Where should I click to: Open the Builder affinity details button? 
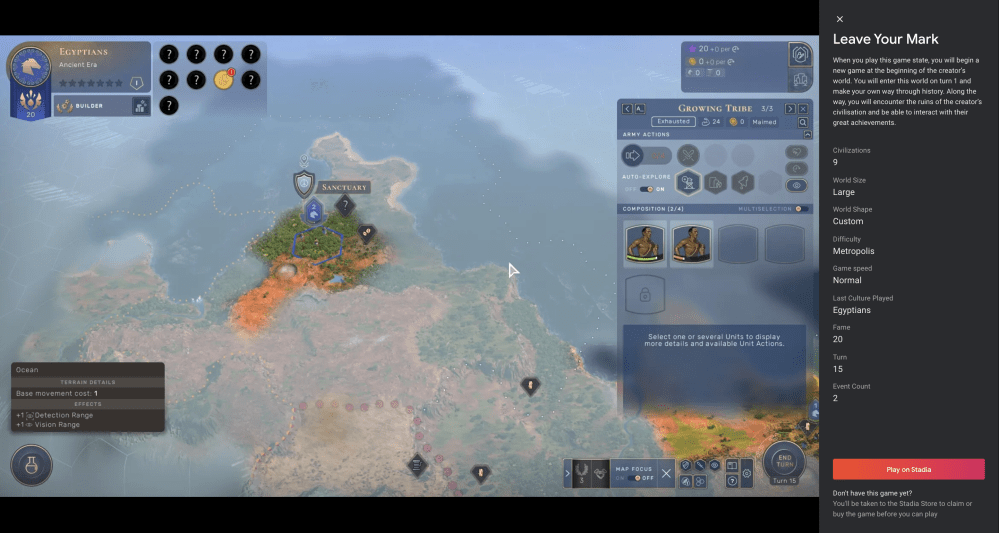pyautogui.click(x=142, y=105)
